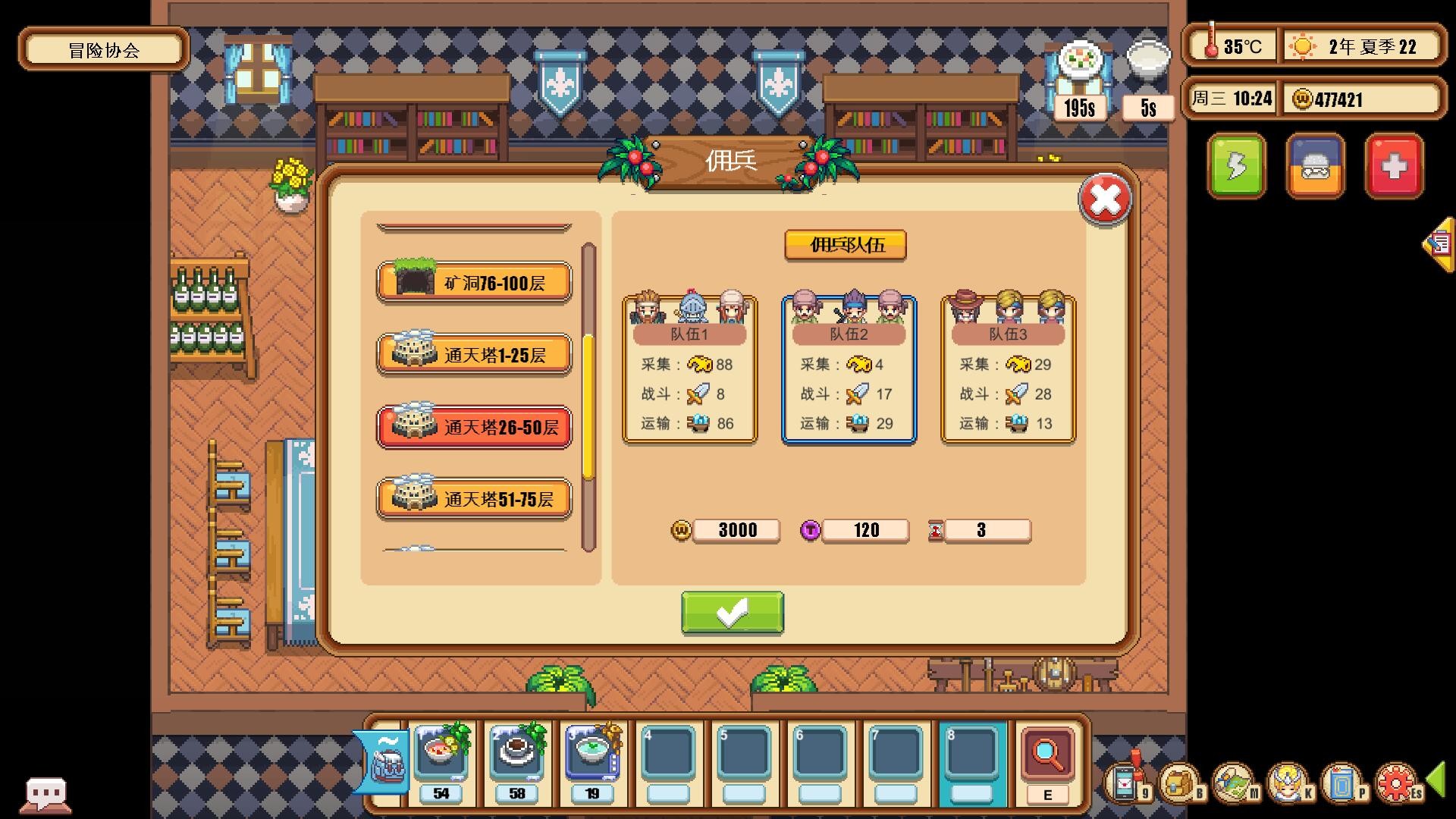Open the gamepad icon between lightning and plus
This screenshot has width=1456, height=819.
coord(1316,166)
